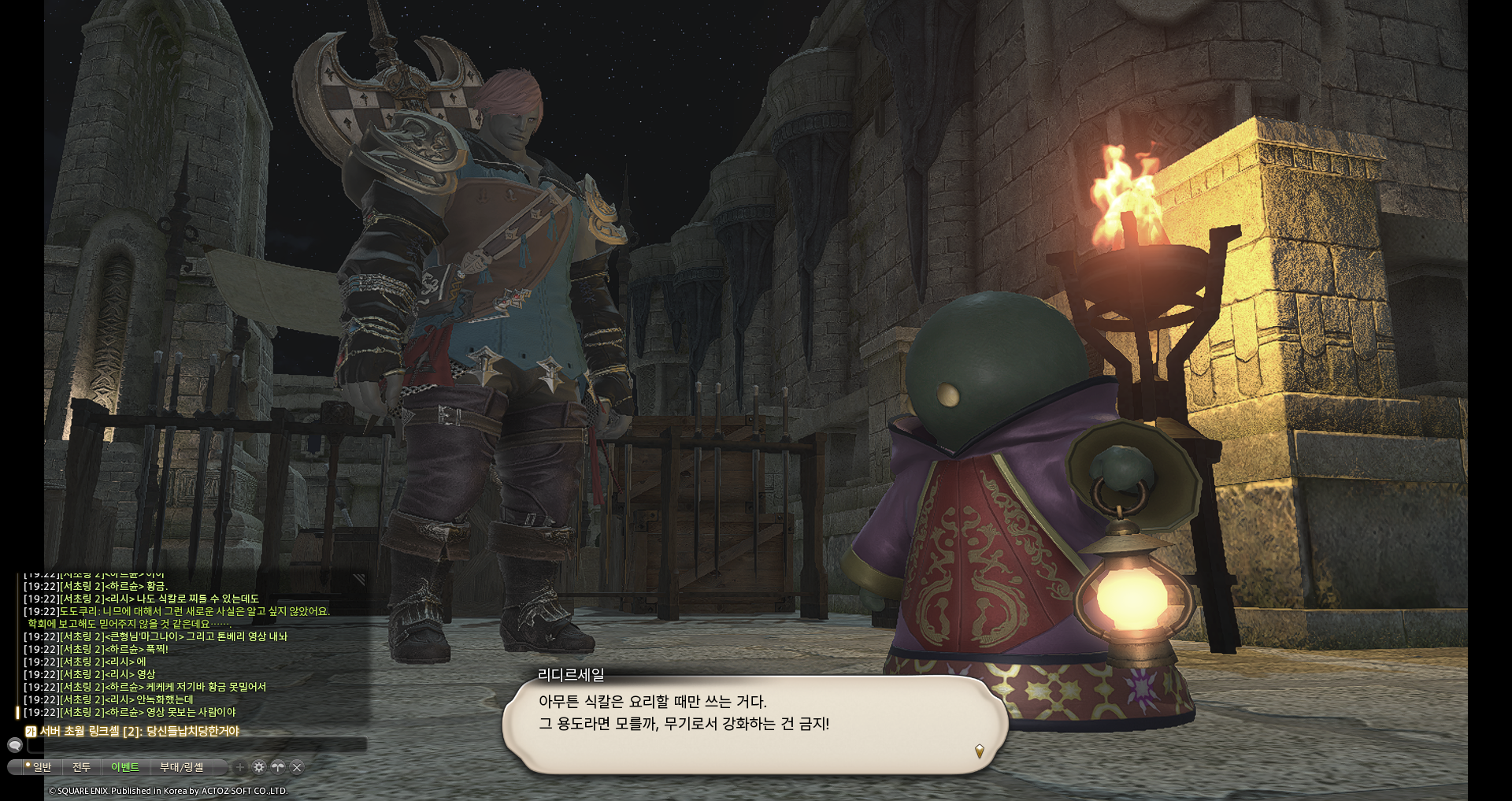Select the 이벤트 chat tab

tap(124, 767)
